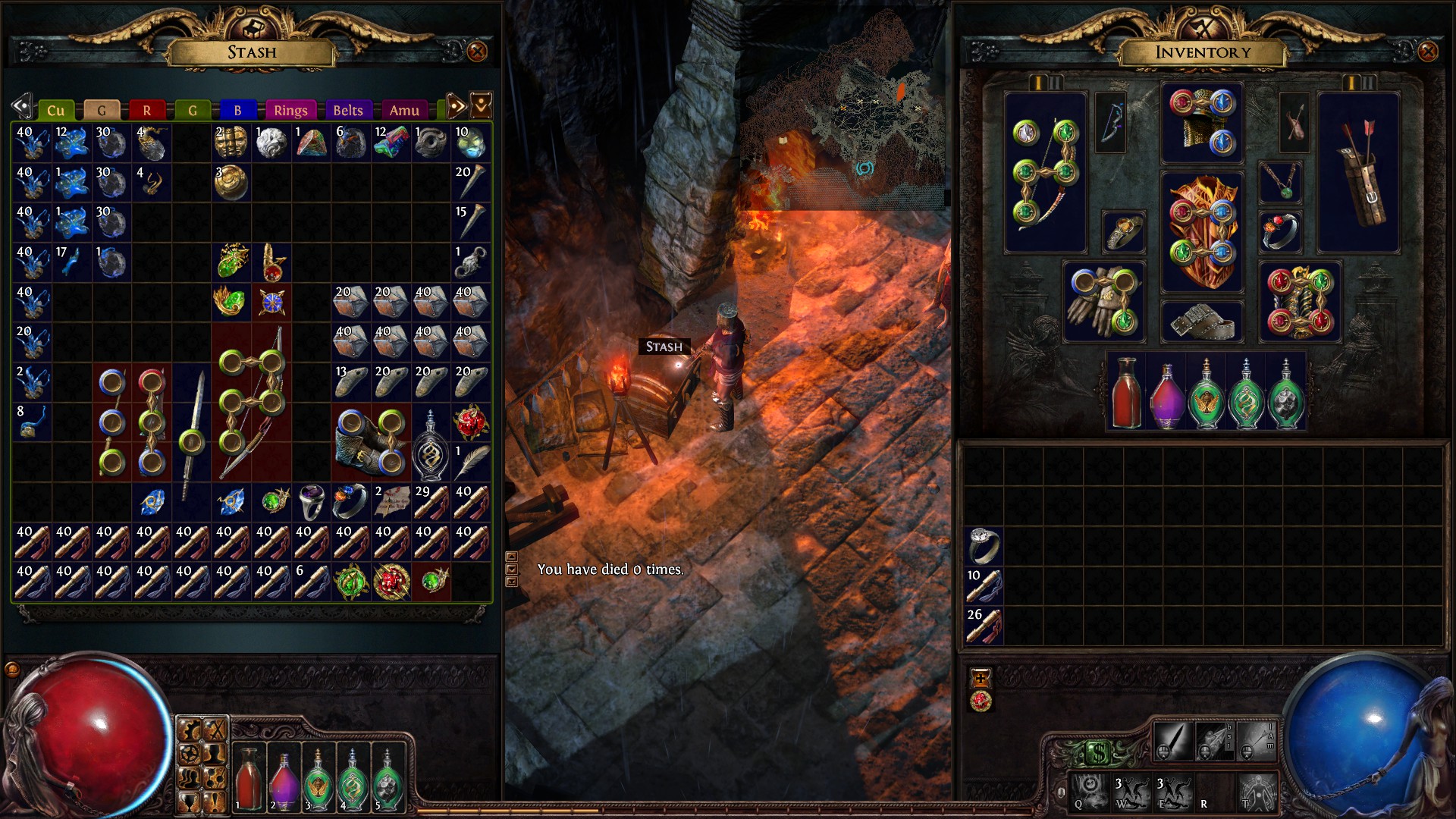1456x819 pixels.
Task: Pick up the bow stored in stash
Action: point(251,402)
